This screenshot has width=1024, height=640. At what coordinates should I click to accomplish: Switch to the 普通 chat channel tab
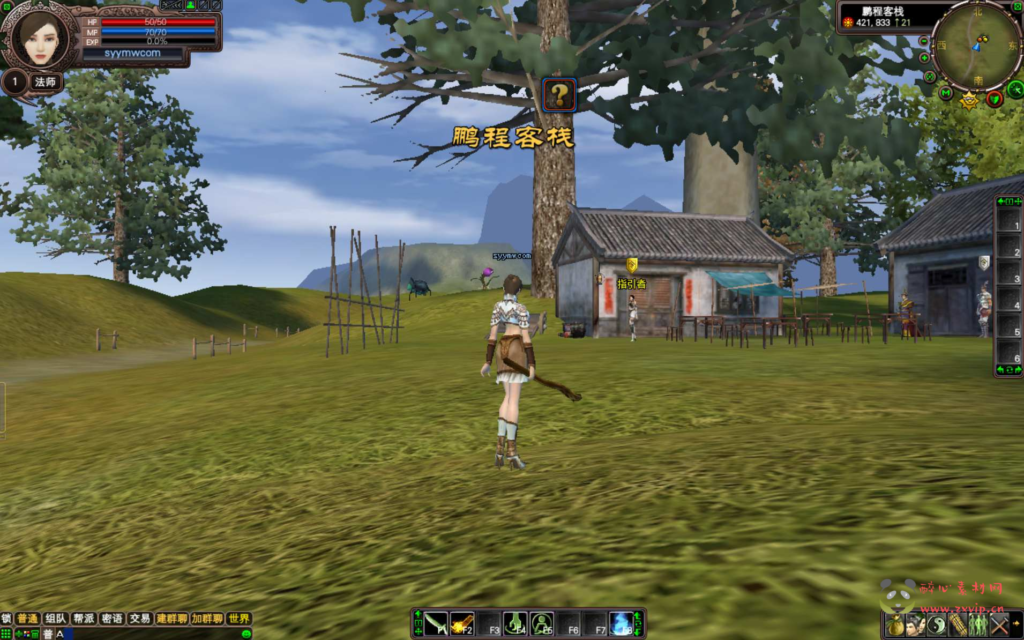(x=27, y=619)
